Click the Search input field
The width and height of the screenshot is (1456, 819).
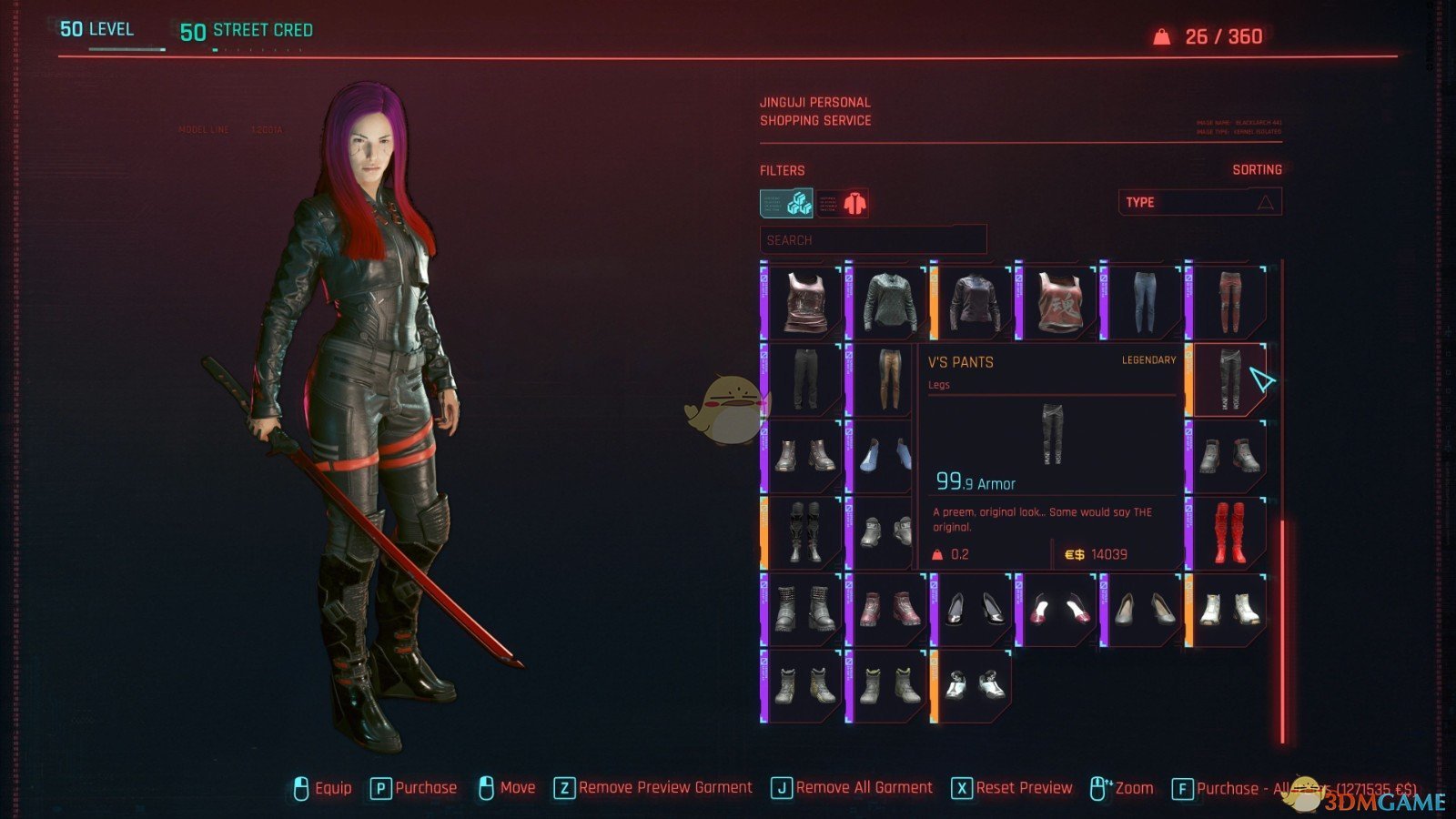873,240
